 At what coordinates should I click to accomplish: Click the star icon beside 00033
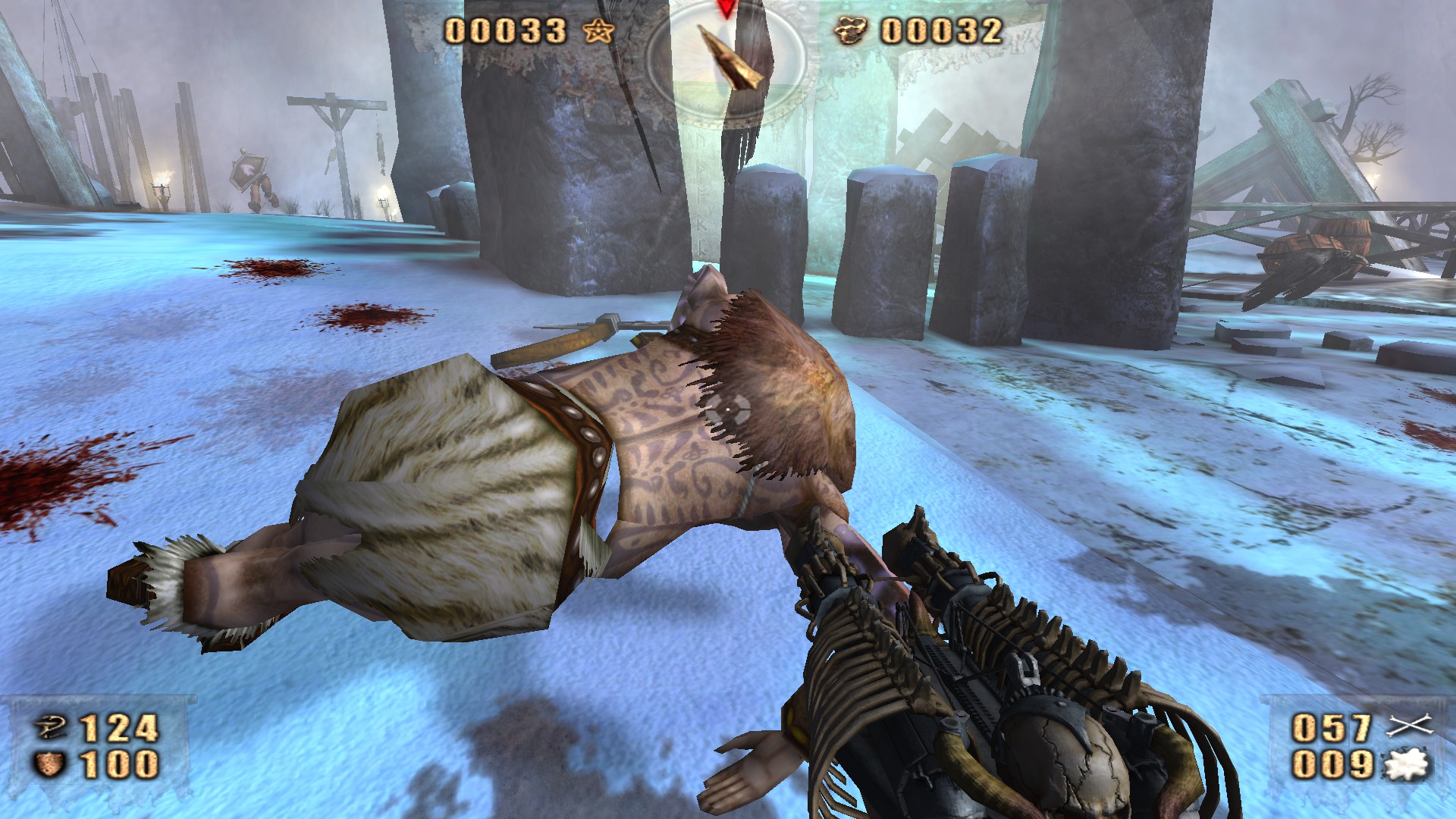coord(600,31)
